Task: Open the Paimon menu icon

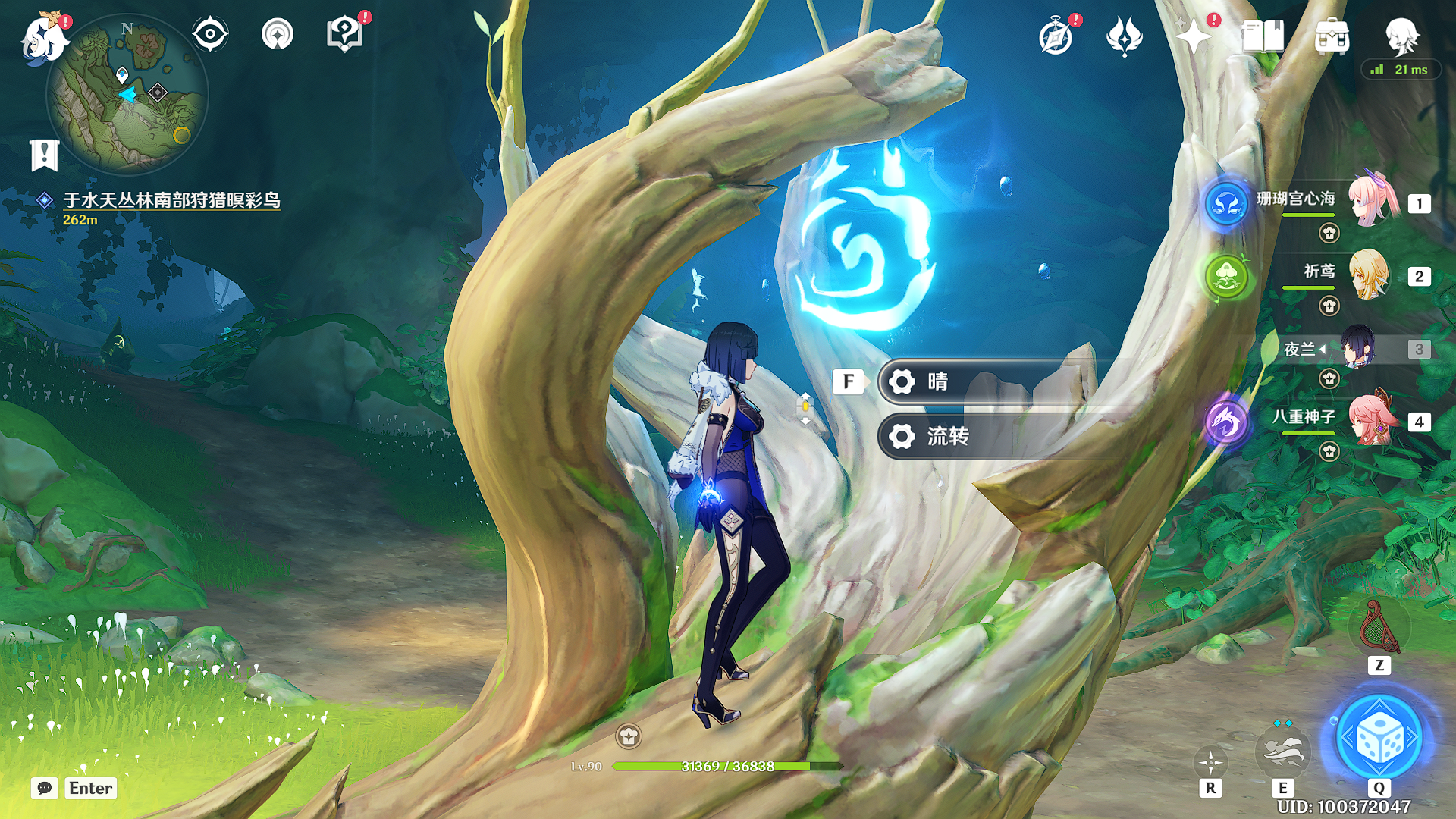Action: (x=44, y=36)
